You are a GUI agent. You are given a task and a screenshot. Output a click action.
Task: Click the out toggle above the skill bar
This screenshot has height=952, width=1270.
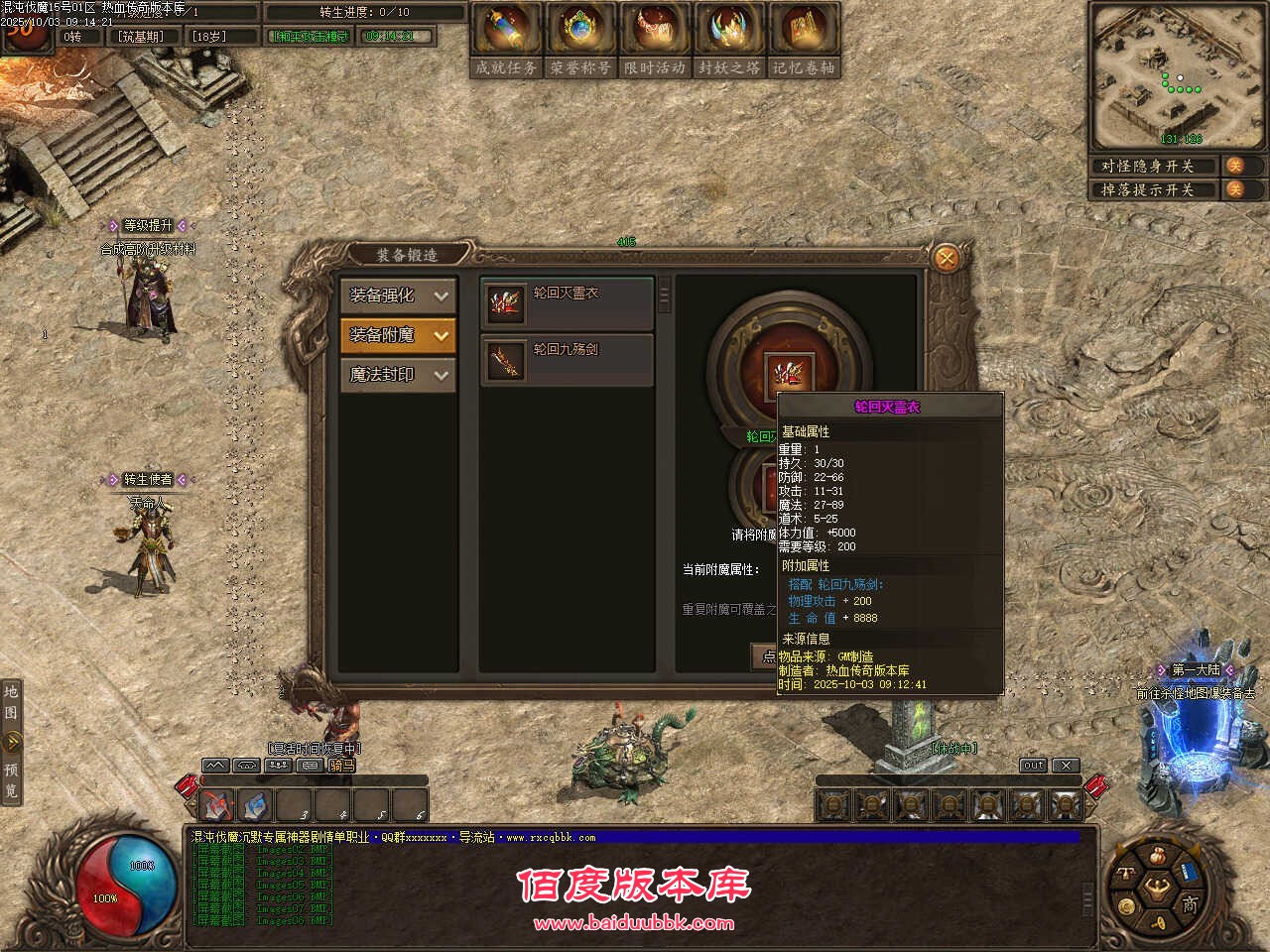click(x=1032, y=765)
